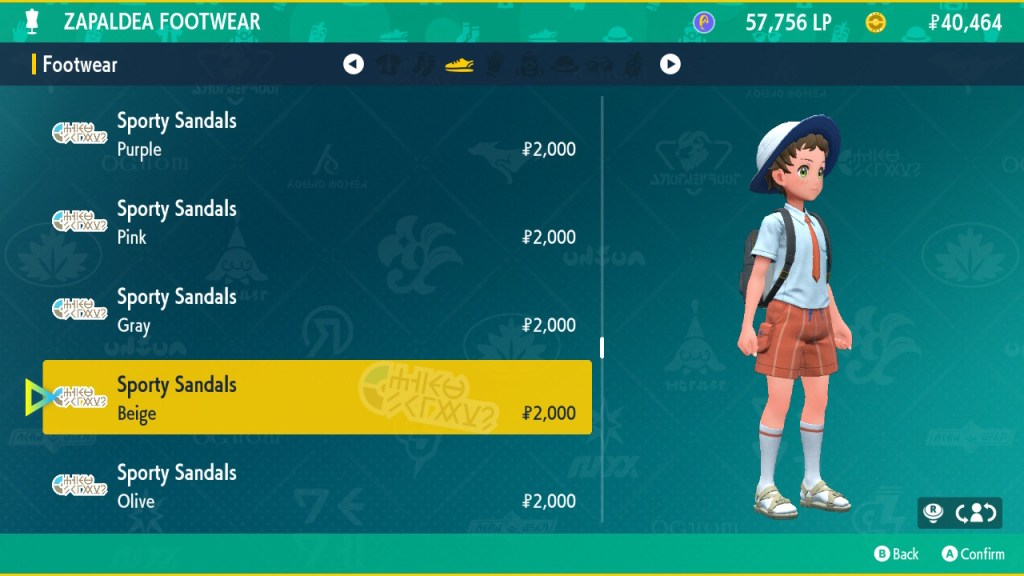1024x576 pixels.
Task: Switch to the gloves category tab
Action: (494, 65)
